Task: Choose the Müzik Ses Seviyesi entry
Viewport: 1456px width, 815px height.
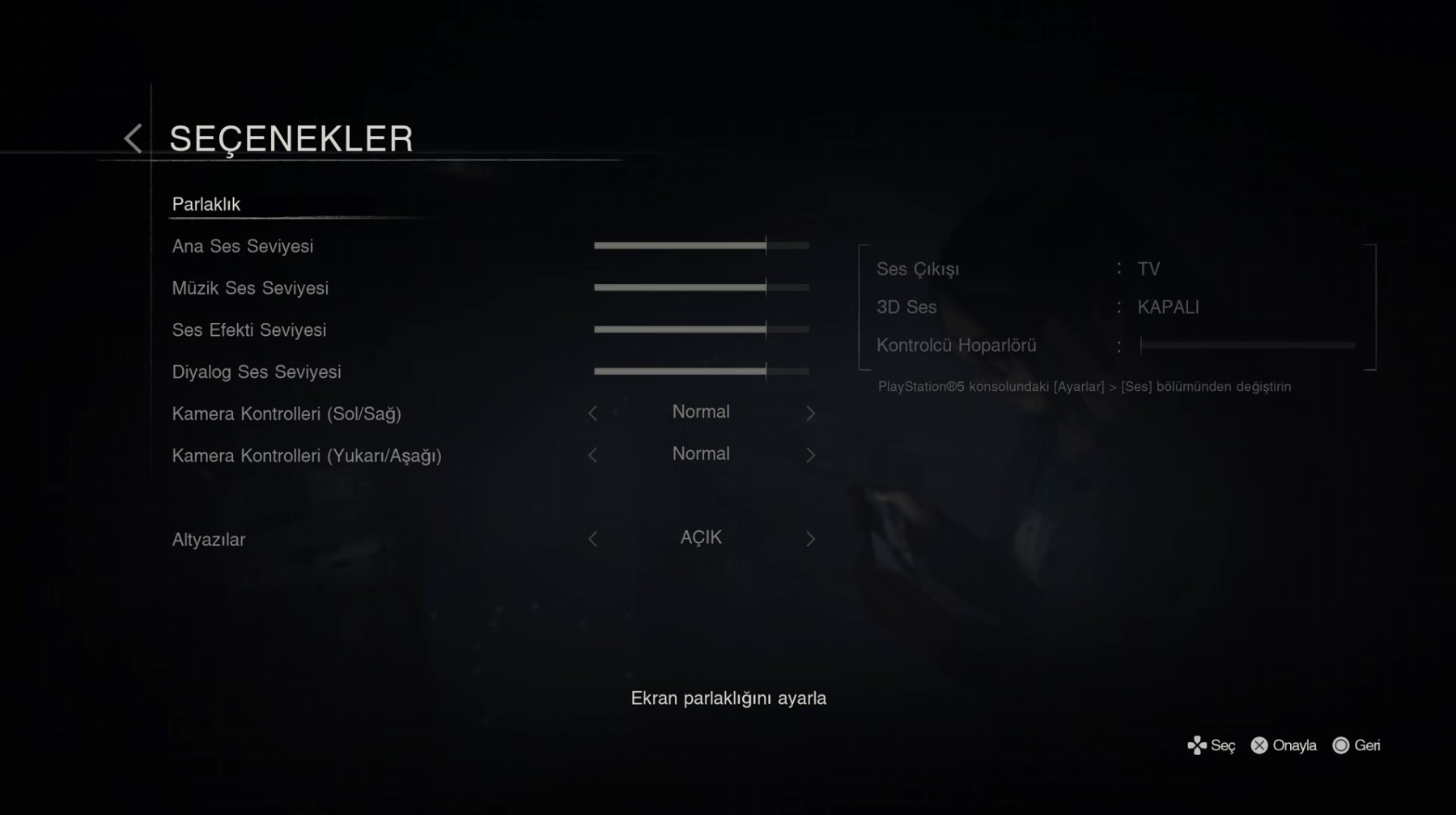Action: point(250,288)
